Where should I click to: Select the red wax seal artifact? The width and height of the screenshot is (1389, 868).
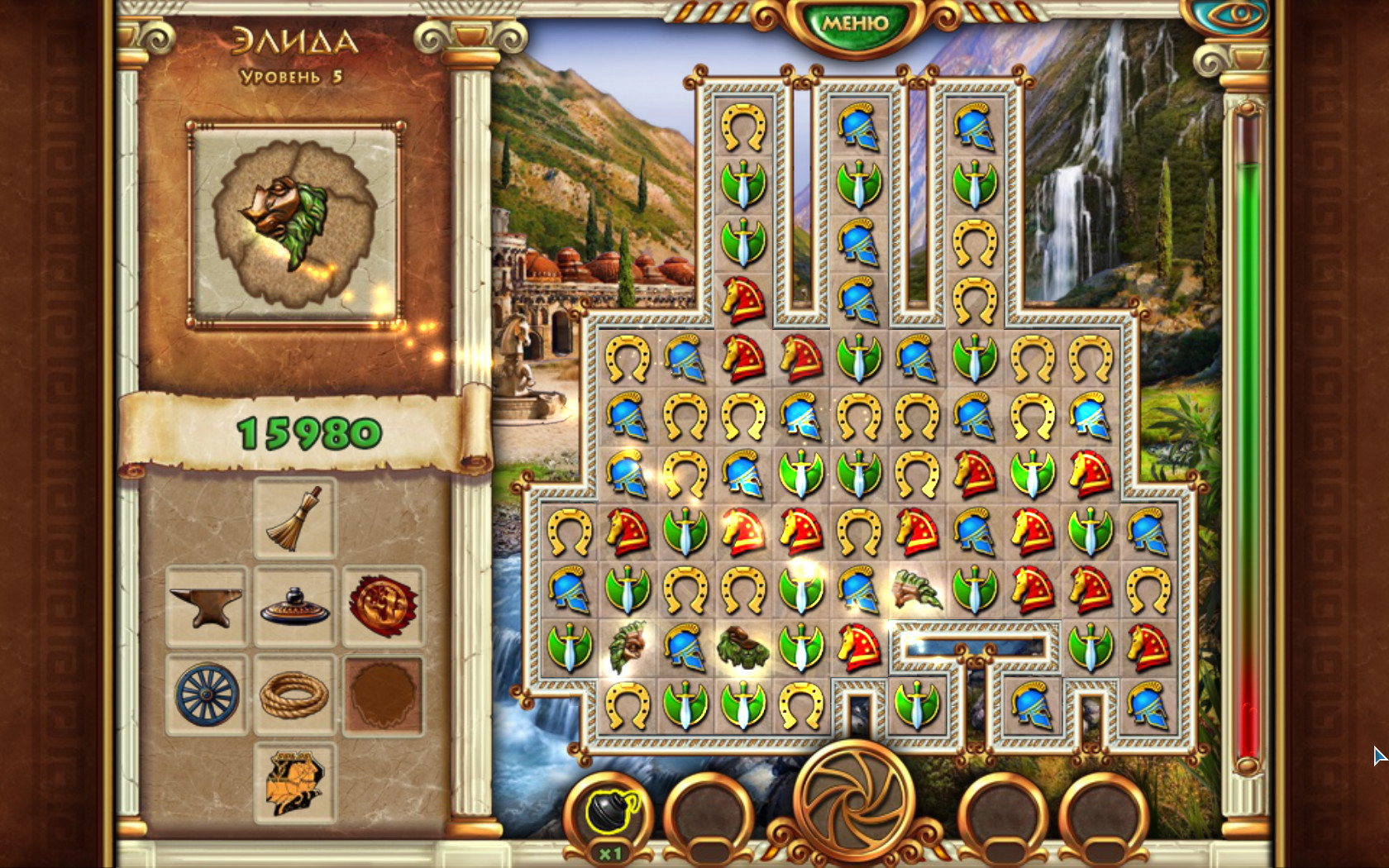click(383, 606)
